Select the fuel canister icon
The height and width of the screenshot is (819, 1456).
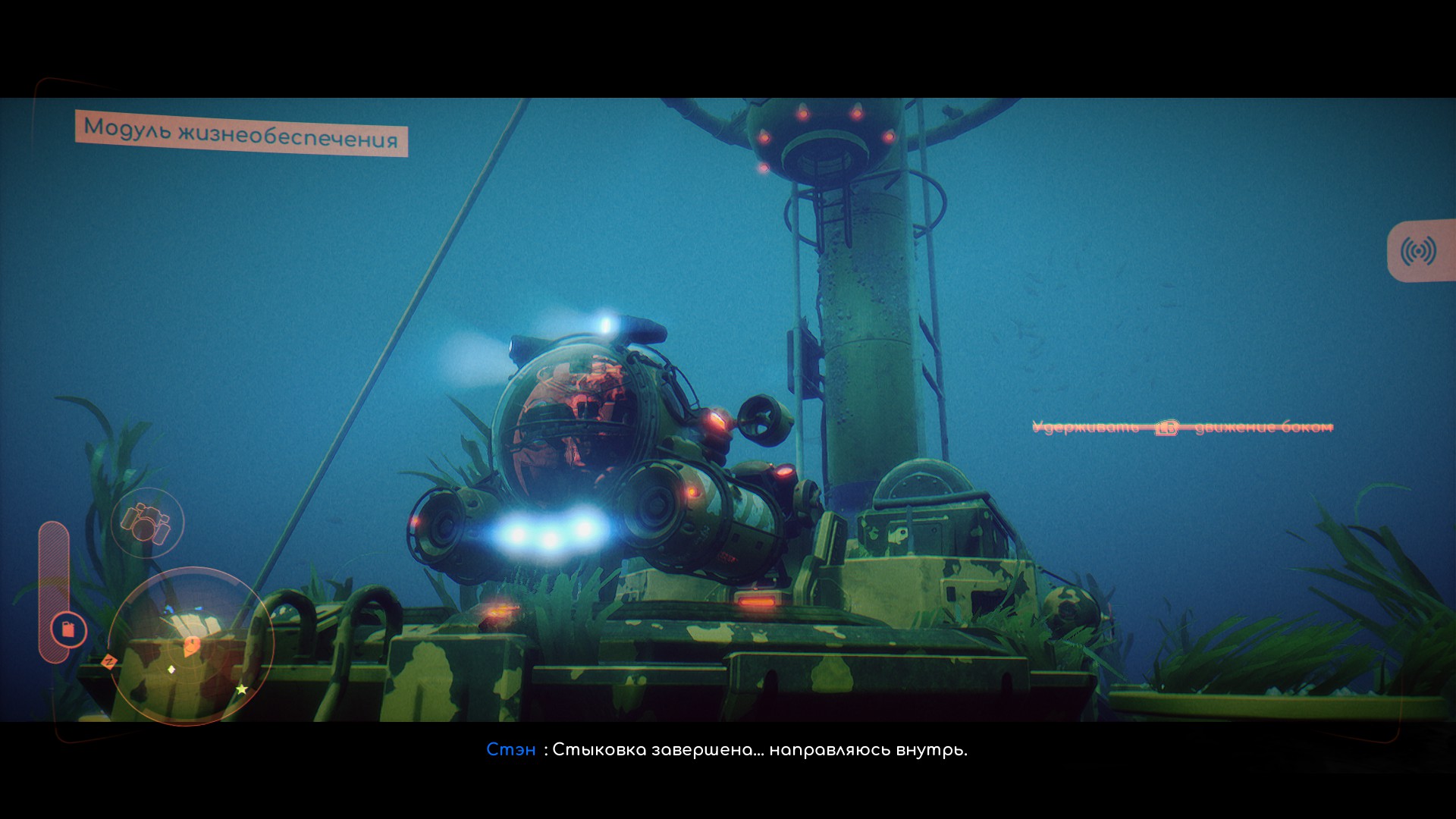[x=68, y=629]
